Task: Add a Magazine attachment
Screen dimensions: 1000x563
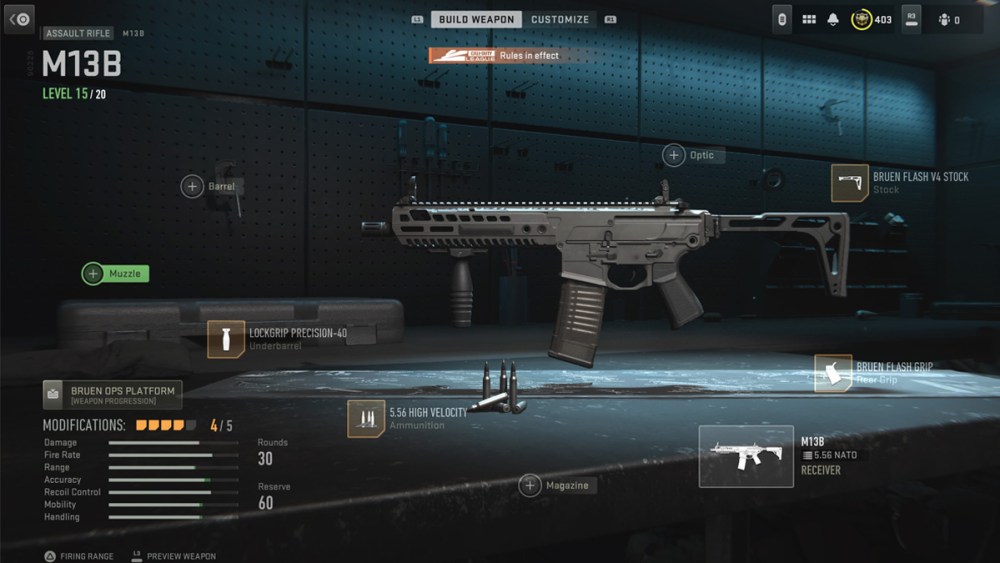Action: [530, 485]
